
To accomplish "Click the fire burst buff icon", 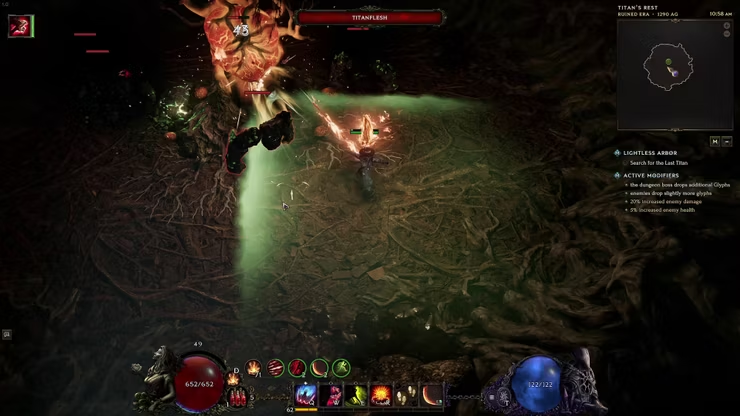I will click(x=254, y=368).
